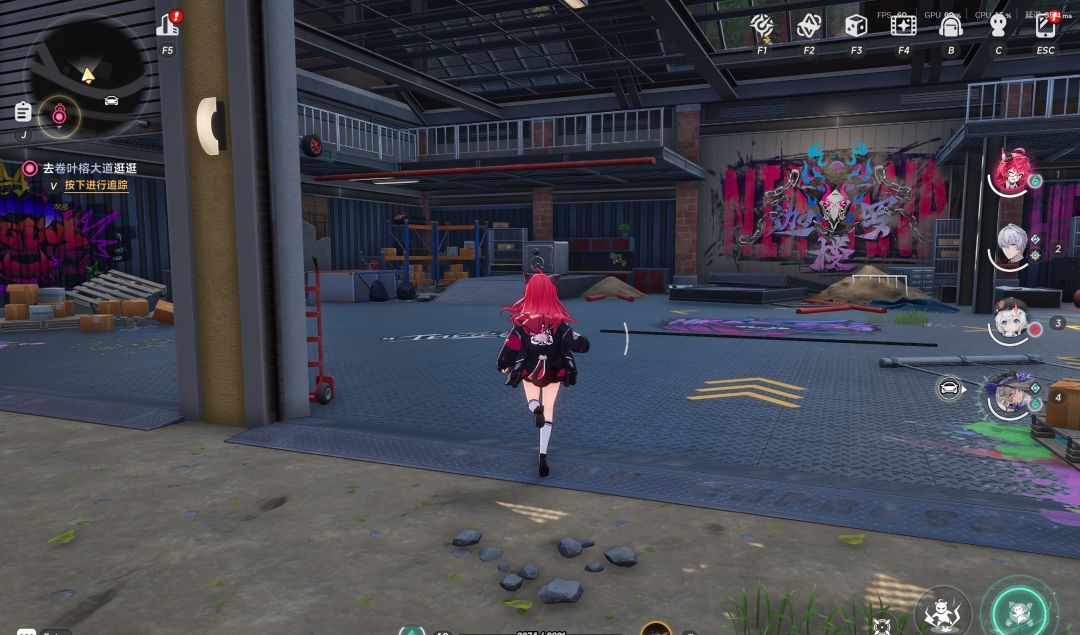
Task: Open the character figure menu
Action: pyautogui.click(x=998, y=26)
